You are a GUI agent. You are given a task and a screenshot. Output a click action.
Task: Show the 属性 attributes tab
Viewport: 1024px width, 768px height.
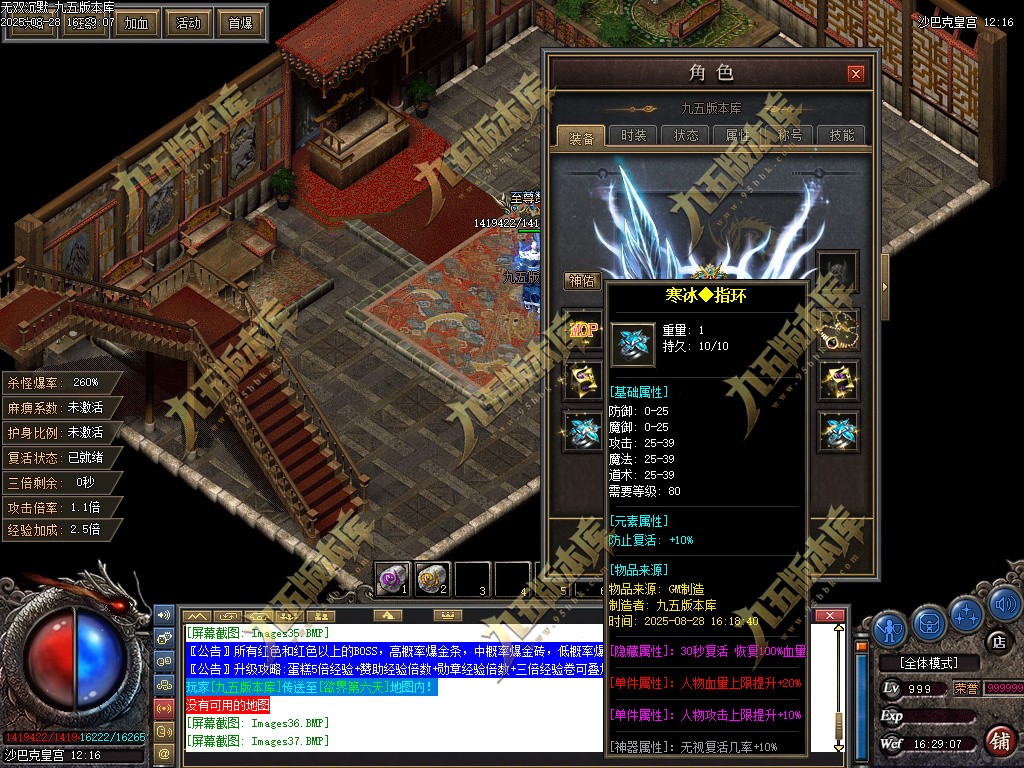coord(738,136)
